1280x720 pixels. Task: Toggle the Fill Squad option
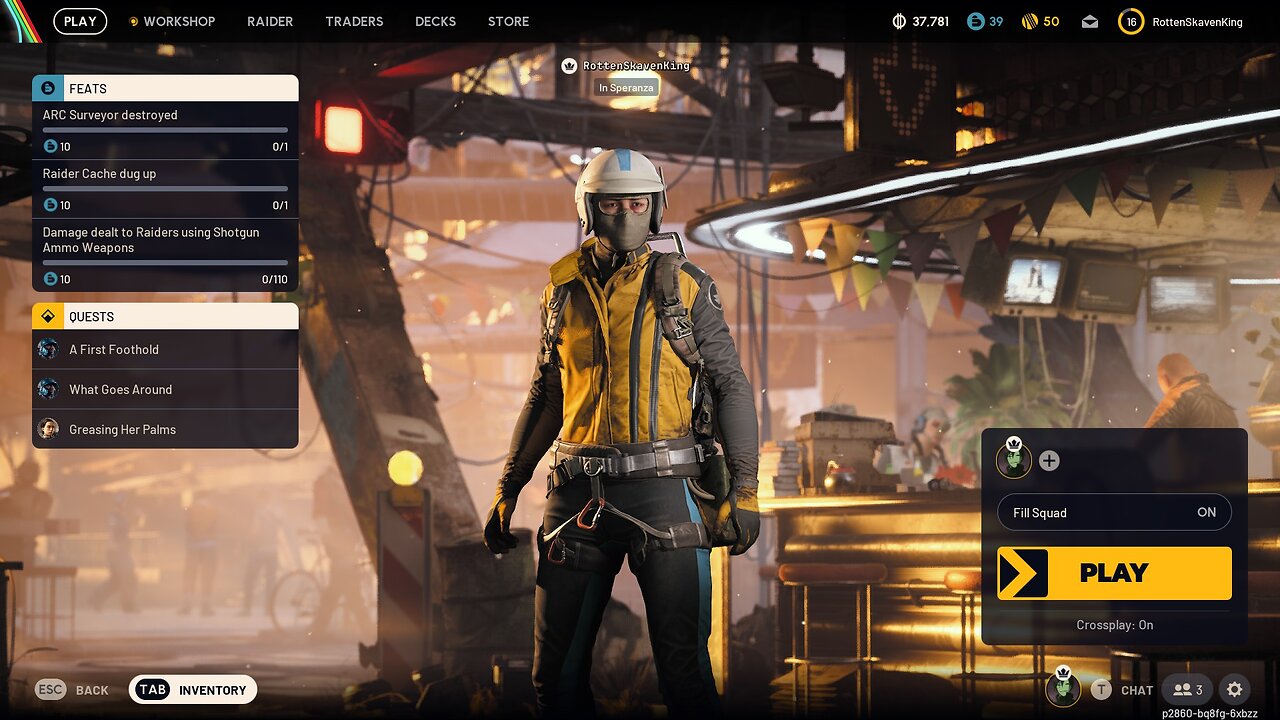1114,512
